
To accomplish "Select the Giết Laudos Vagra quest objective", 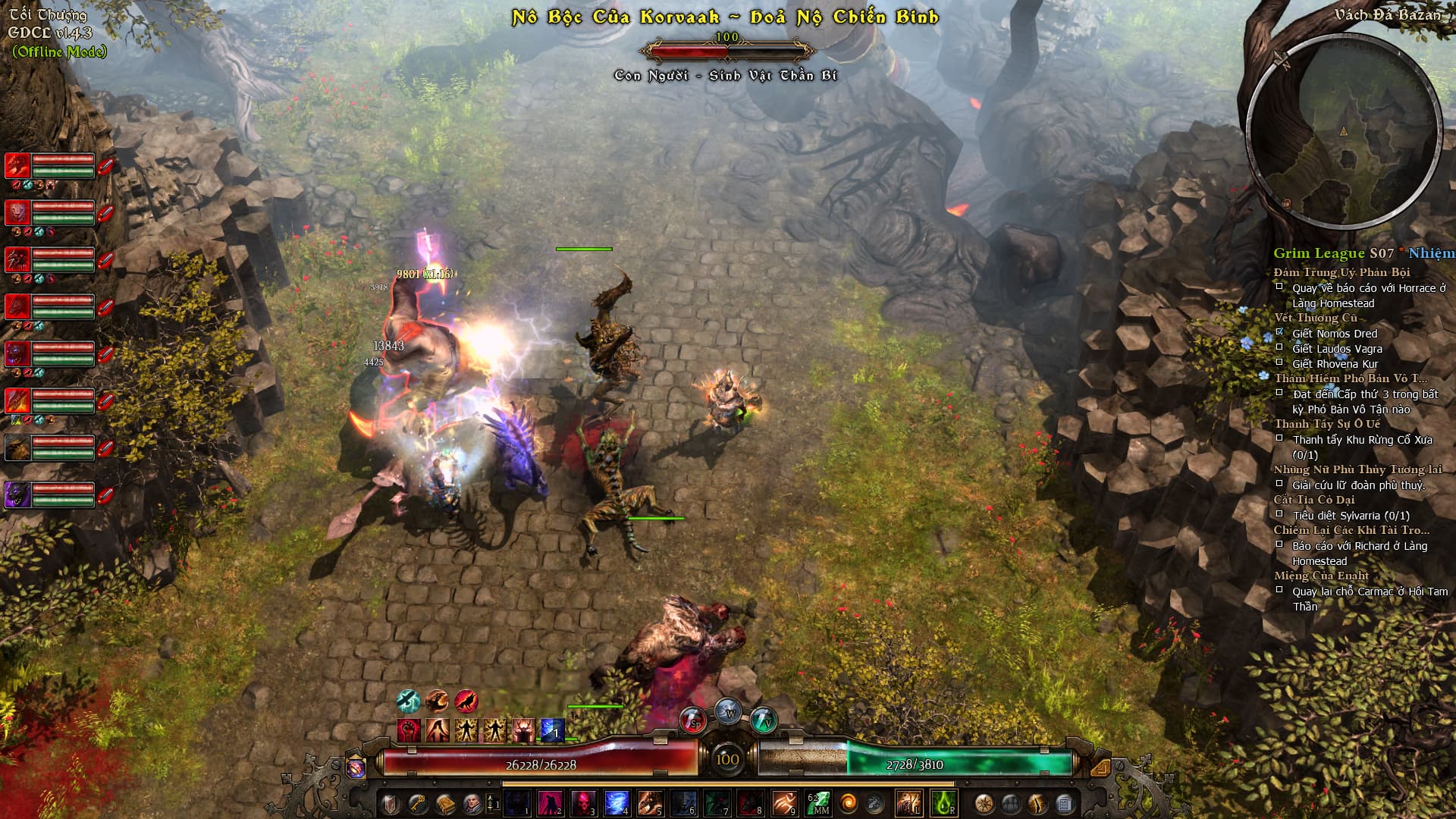I will point(1337,349).
